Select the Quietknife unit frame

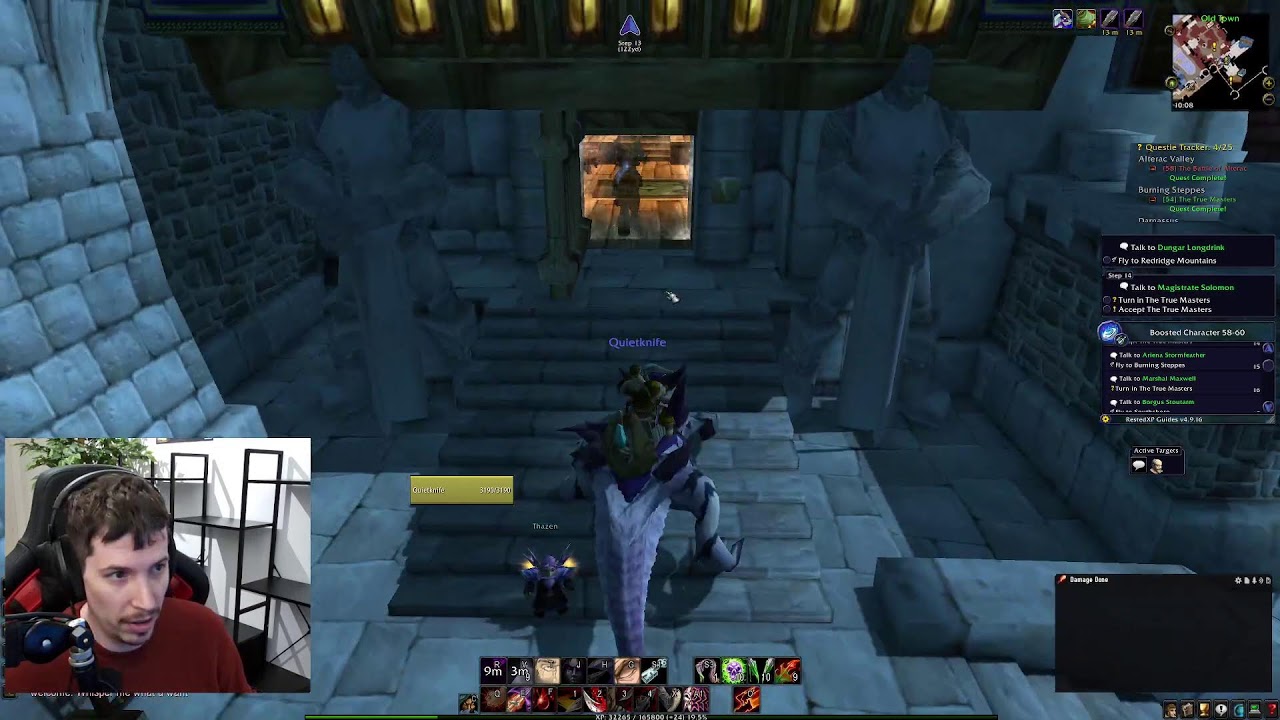tap(461, 489)
